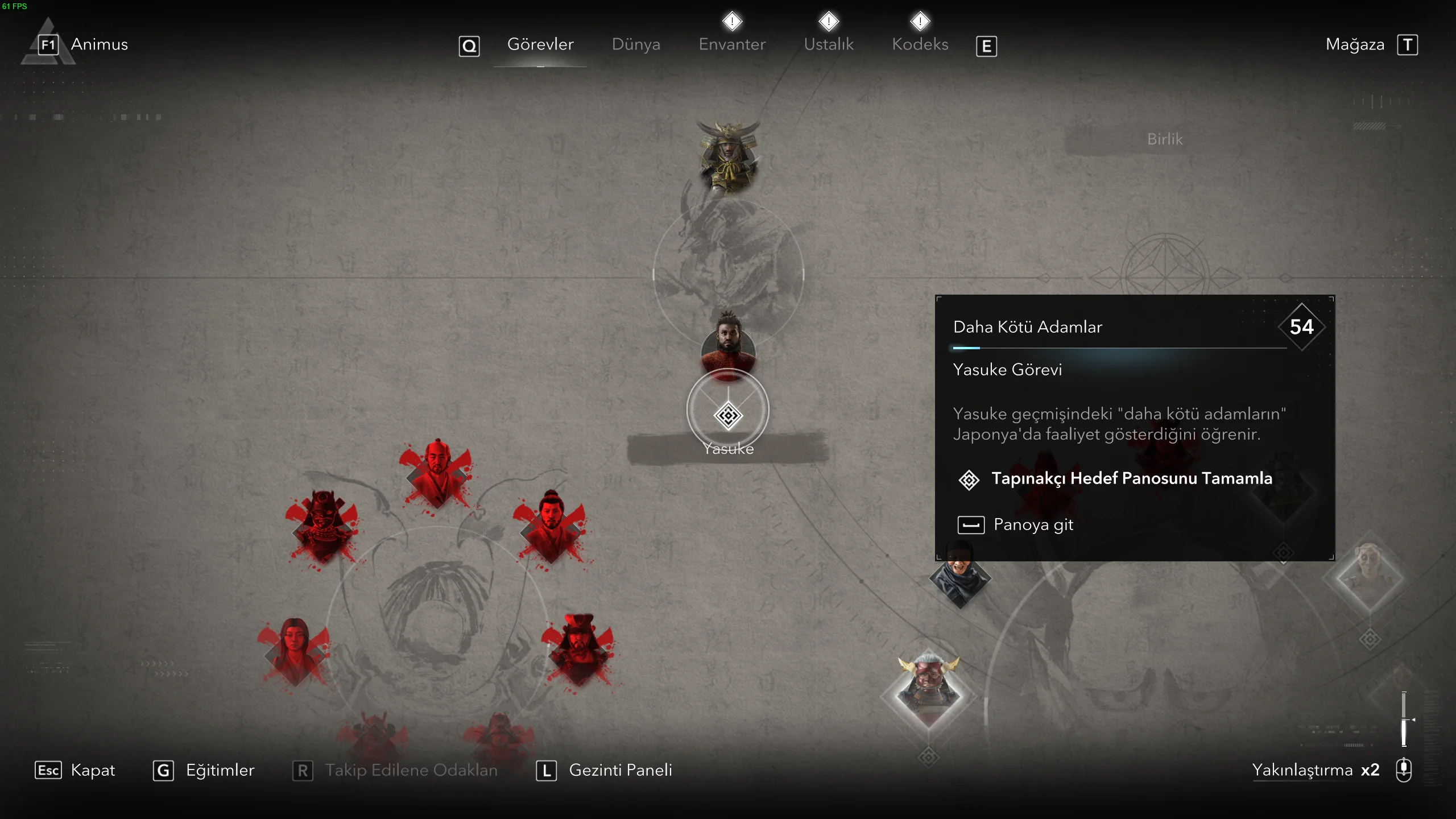Open the Animus menu
Viewport: 1456px width, 819px height.
99,44
